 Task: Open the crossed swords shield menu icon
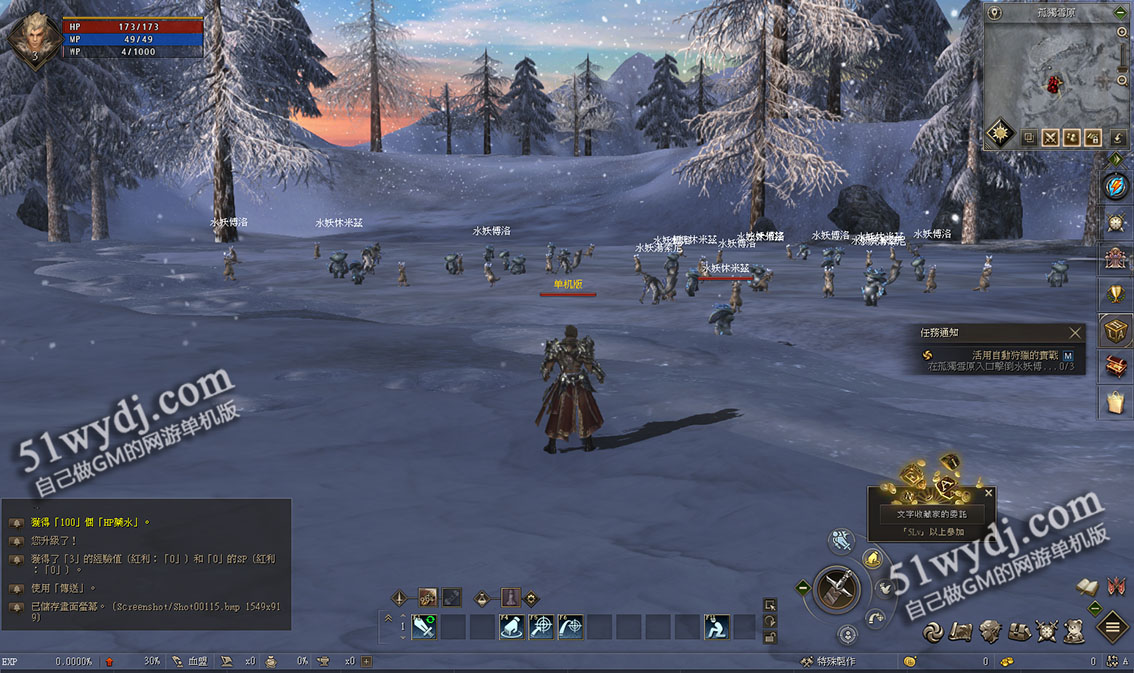1047,631
